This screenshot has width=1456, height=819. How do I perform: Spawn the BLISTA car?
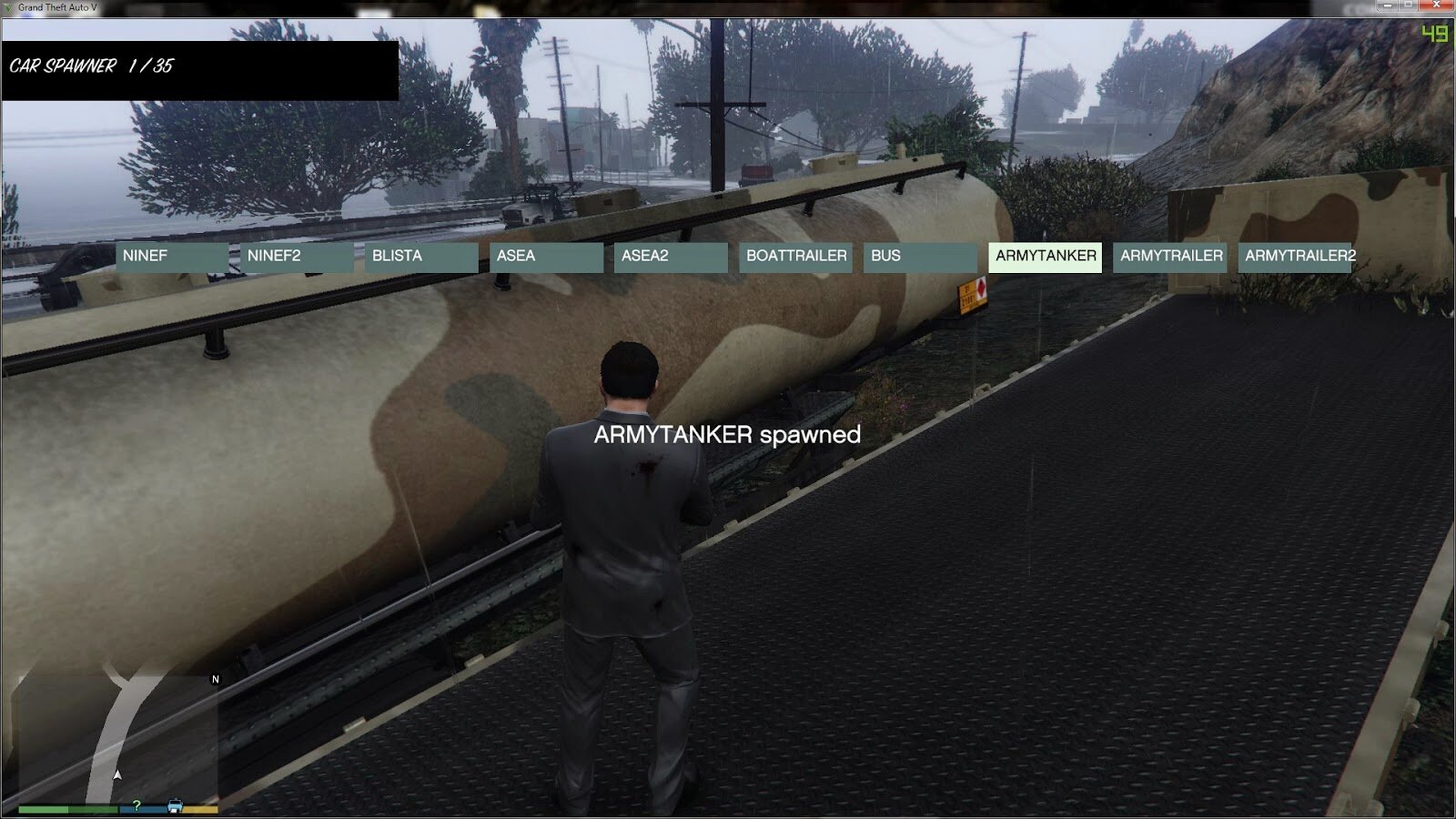[x=421, y=257]
